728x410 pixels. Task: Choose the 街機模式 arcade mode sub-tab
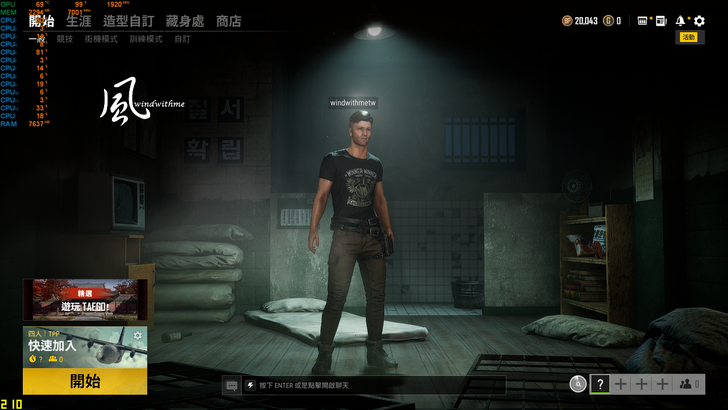100,39
